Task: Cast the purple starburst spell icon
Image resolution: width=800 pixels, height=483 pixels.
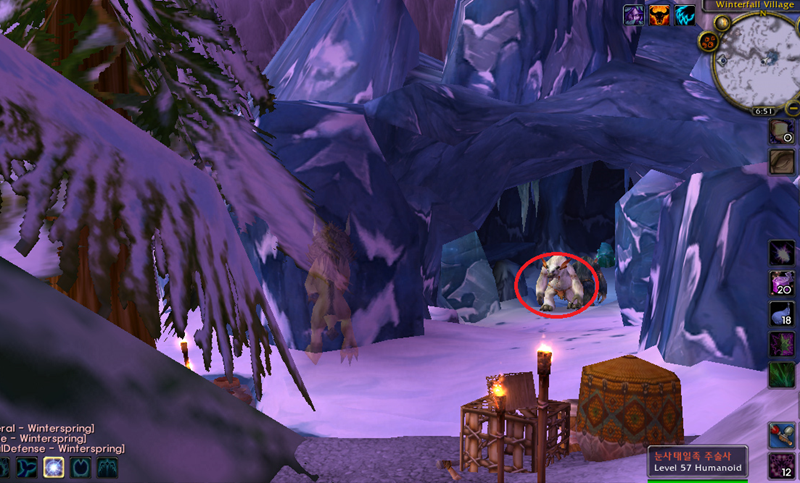Action: pos(782,253)
